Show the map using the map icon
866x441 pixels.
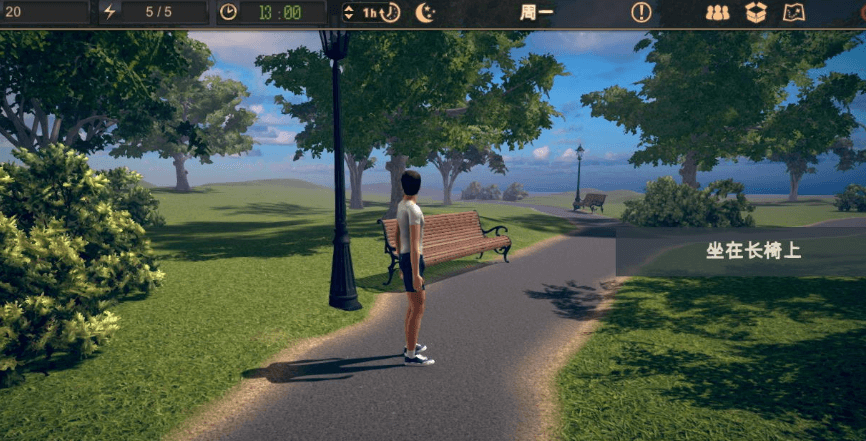point(794,13)
